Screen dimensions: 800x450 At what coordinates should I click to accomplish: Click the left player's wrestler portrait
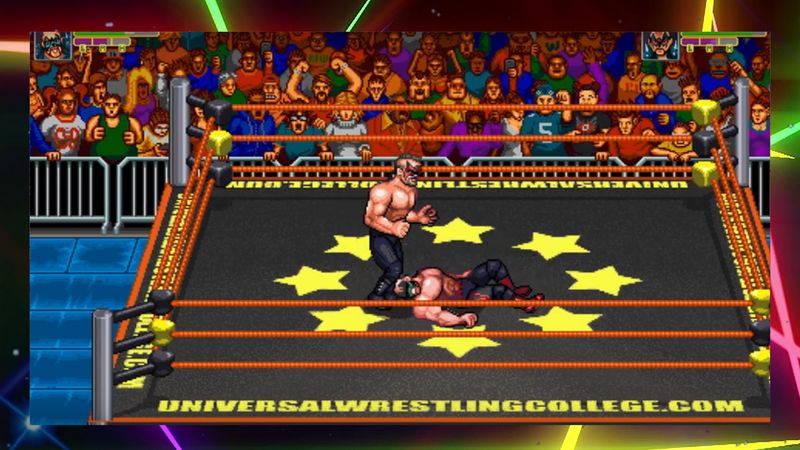[50, 46]
